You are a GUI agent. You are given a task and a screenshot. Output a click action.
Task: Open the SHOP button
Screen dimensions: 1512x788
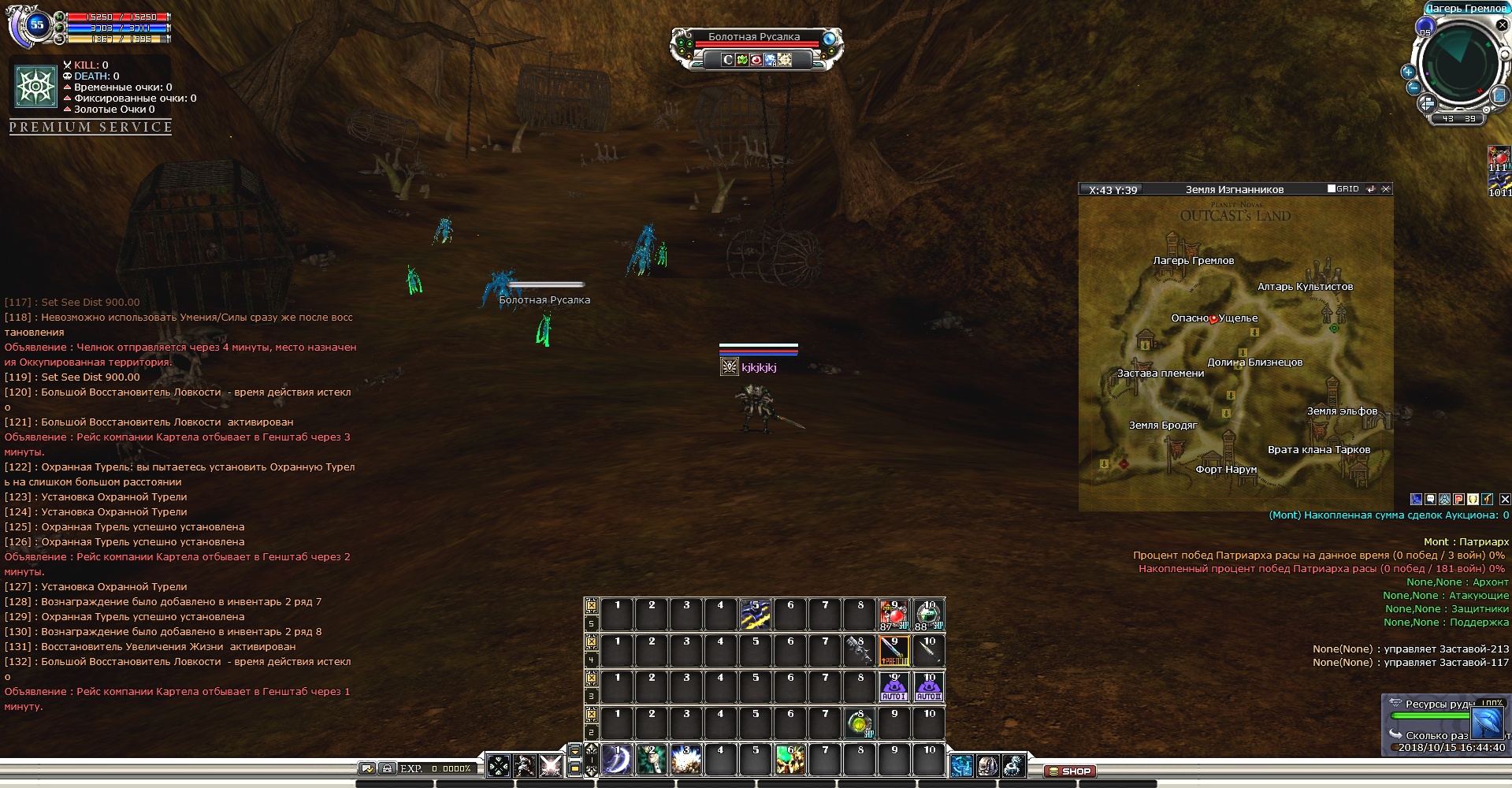point(1069,771)
